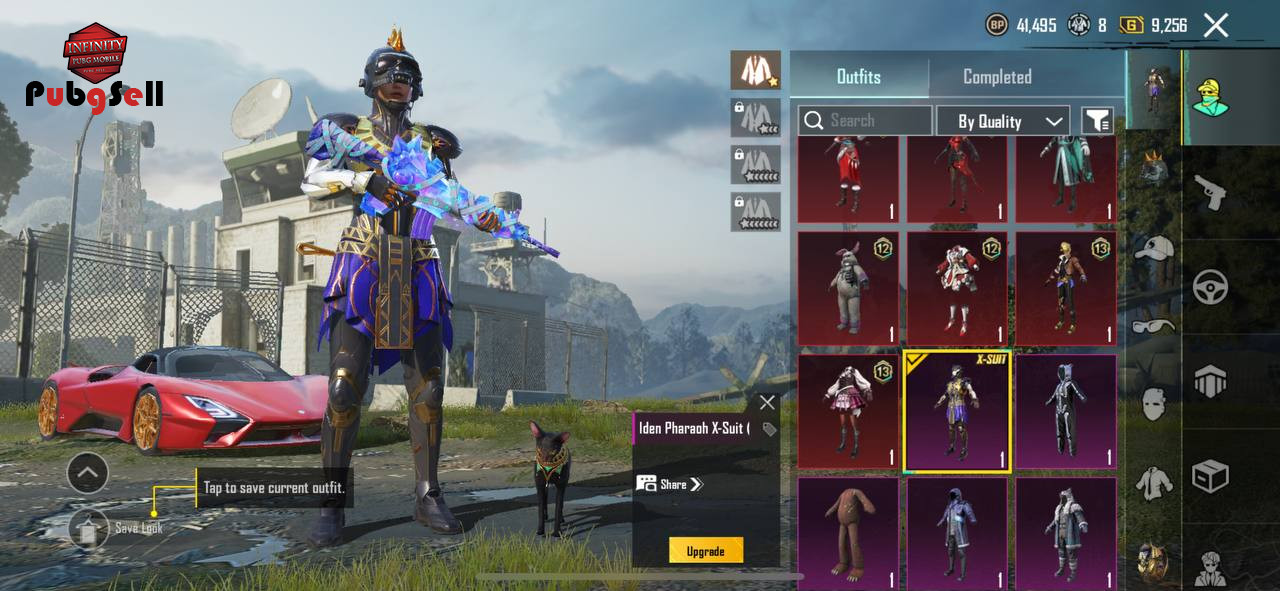Viewport: 1280px width, 591px height.
Task: Close the inventory screen with the X
Action: click(x=1215, y=25)
